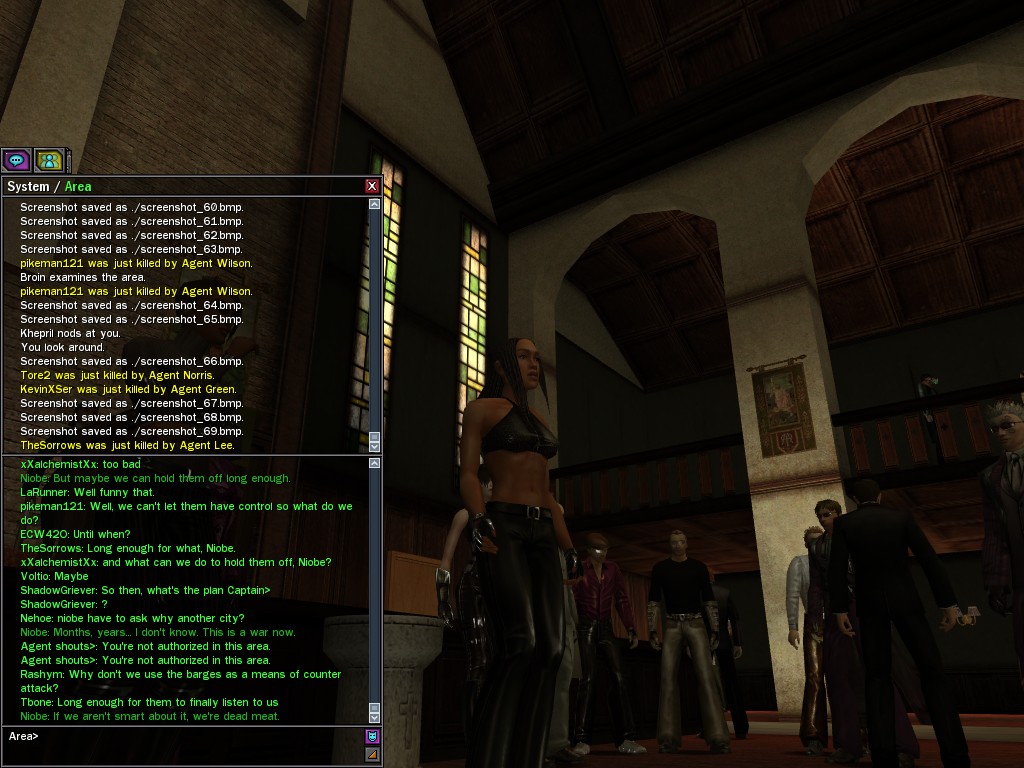This screenshot has height=768, width=1024.
Task: Switch to the System chat tab
Action: (x=28, y=186)
